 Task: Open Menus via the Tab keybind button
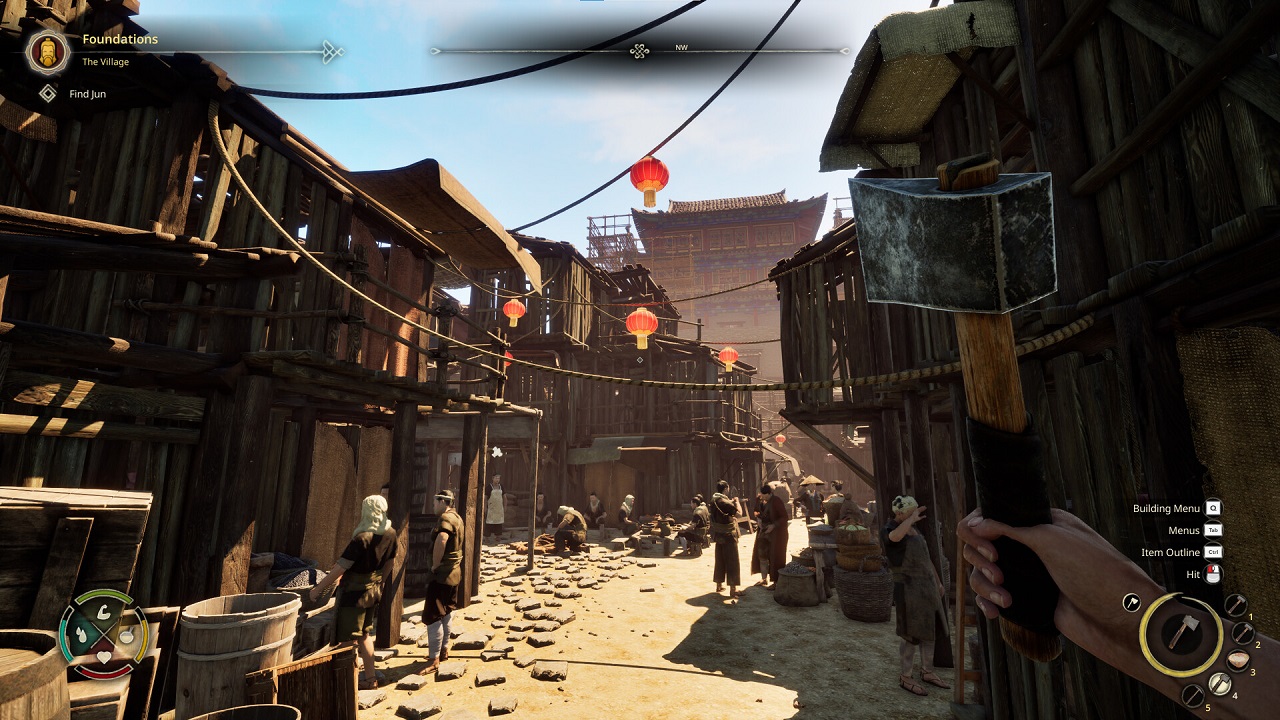click(x=1211, y=530)
